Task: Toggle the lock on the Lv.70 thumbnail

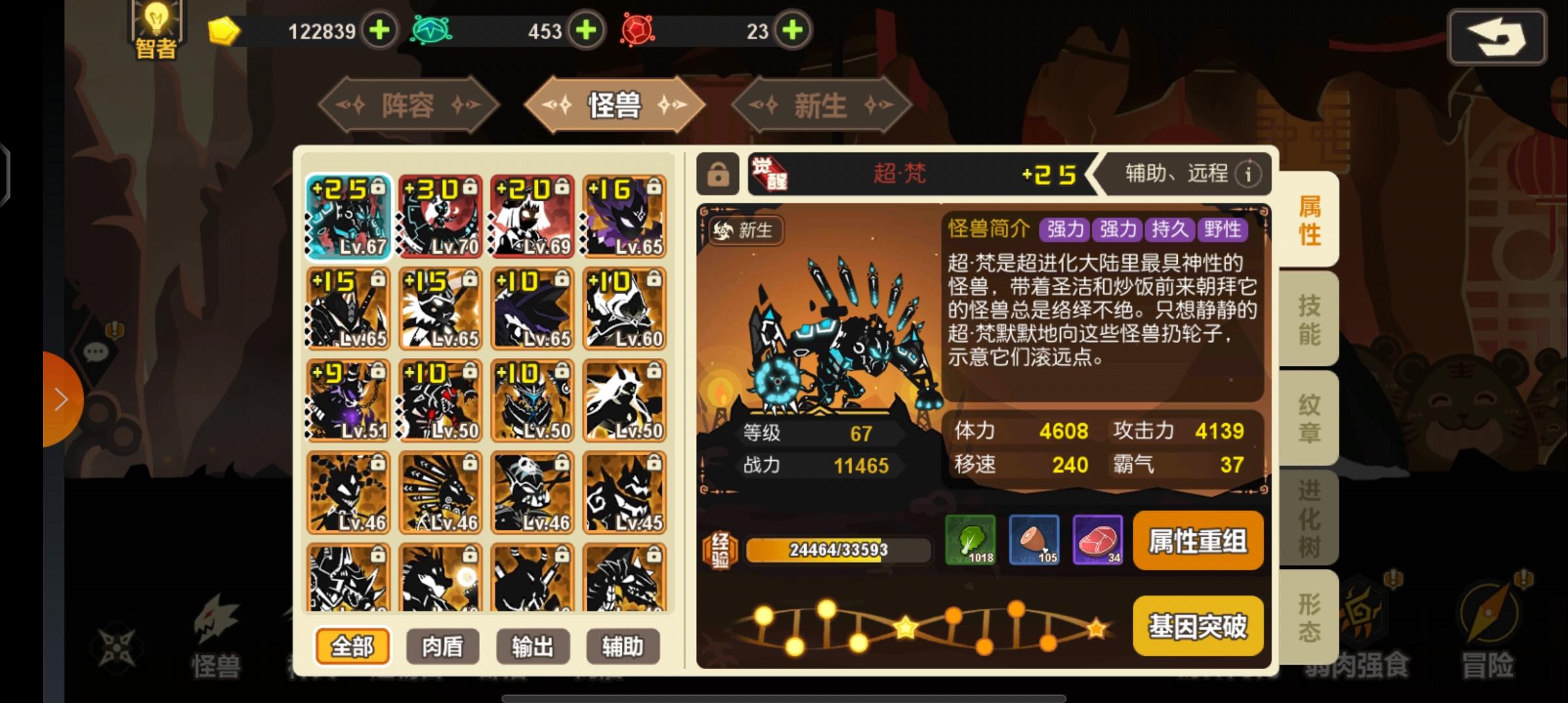Action: 470,187
